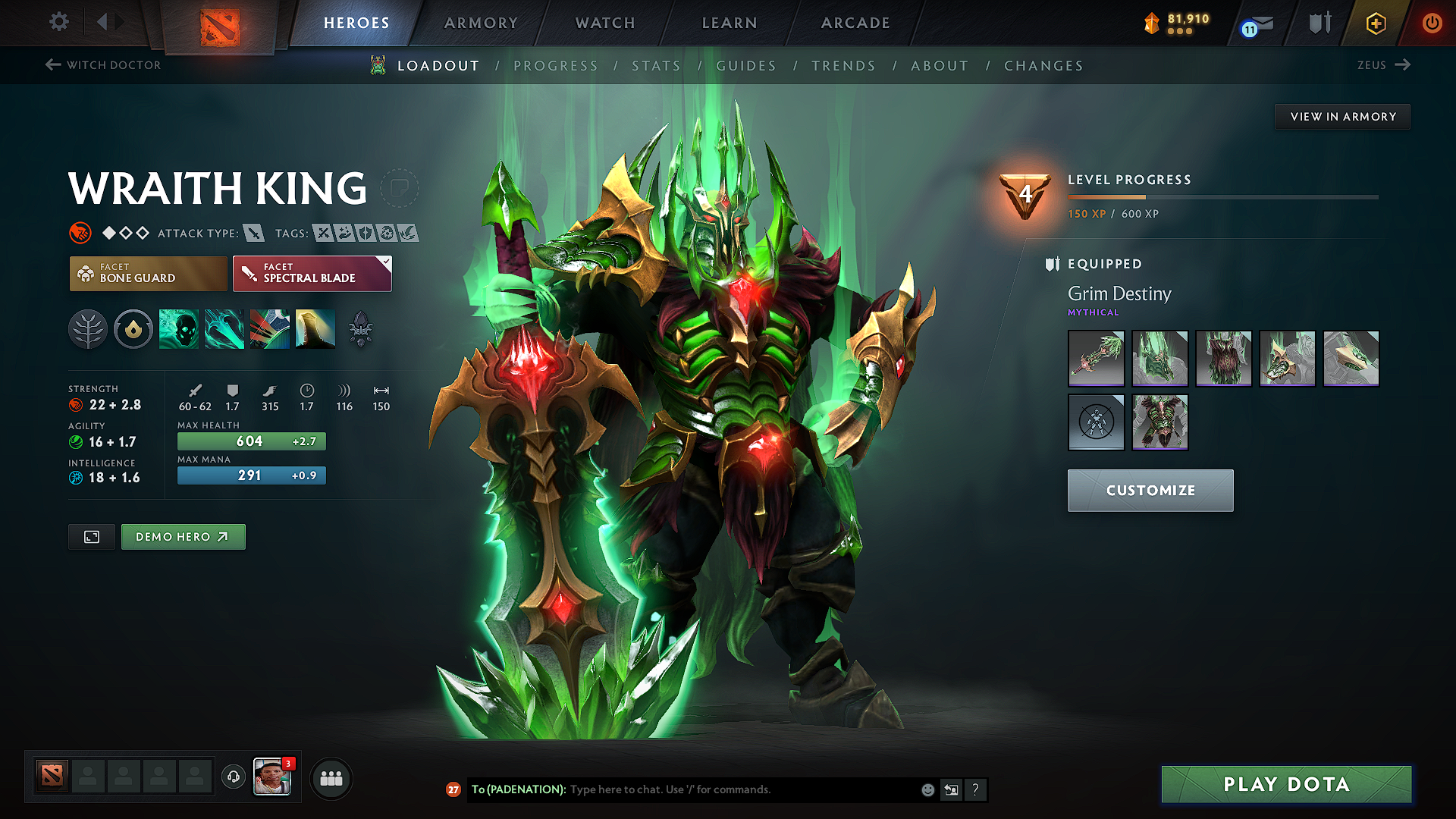Enable the Spectral Blade facet
Viewport: 1456px width, 819px height.
312,274
